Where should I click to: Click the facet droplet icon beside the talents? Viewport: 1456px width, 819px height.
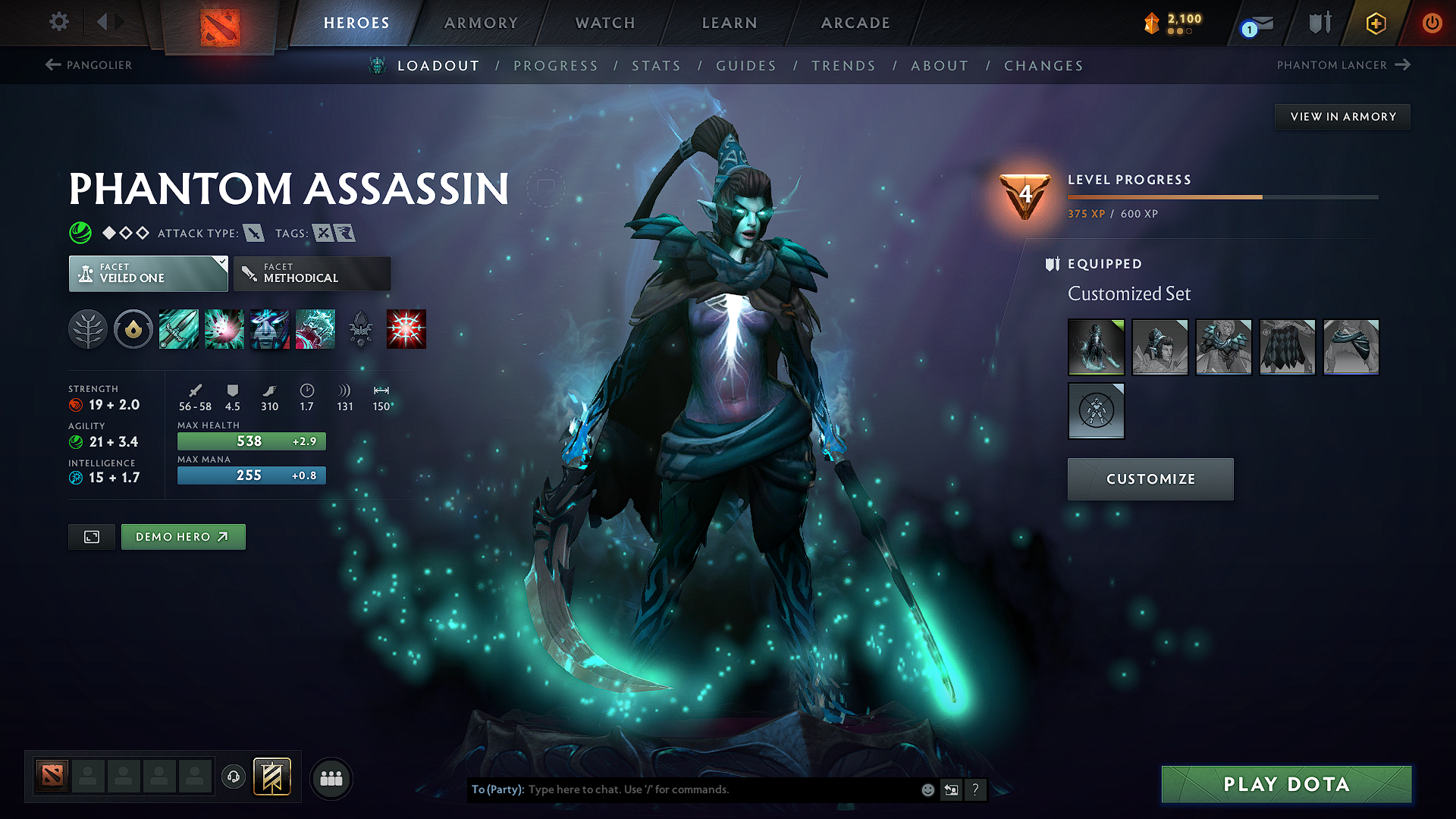(133, 328)
